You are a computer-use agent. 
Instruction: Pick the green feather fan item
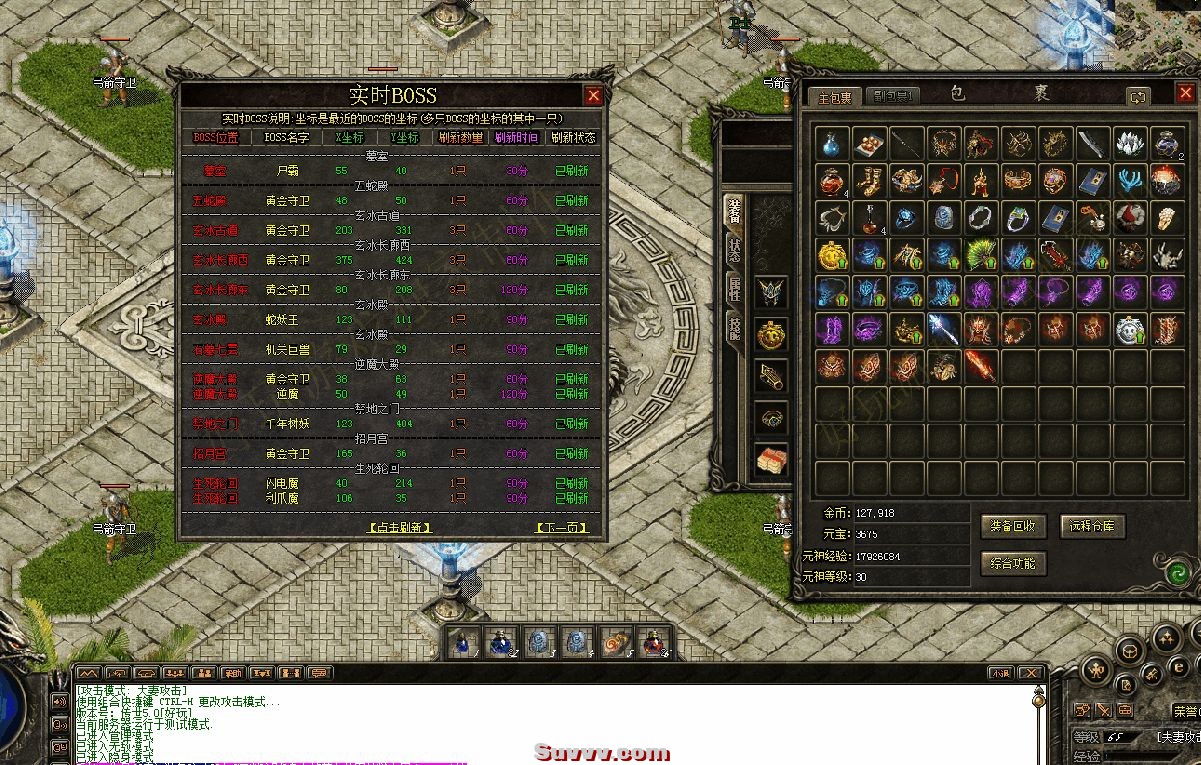981,255
